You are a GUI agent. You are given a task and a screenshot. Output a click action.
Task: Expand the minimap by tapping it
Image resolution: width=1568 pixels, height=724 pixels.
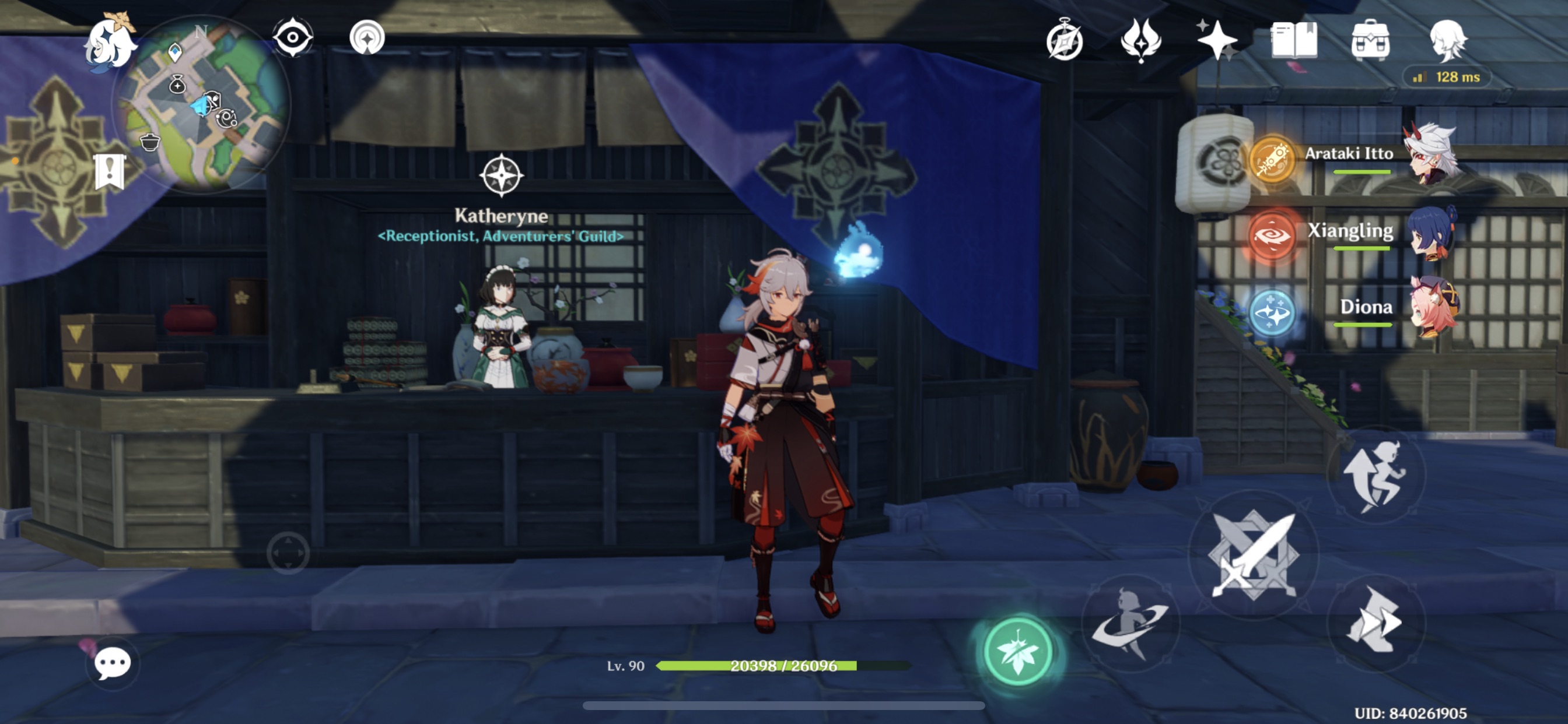pos(201,107)
